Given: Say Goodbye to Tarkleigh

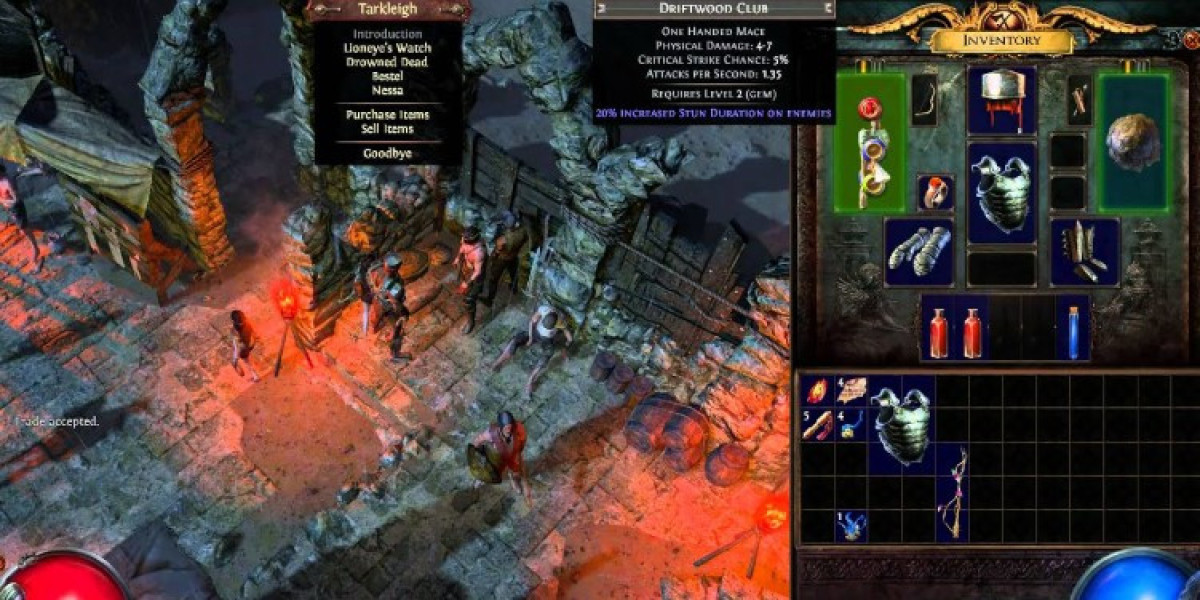Looking at the screenshot, I should [x=387, y=155].
